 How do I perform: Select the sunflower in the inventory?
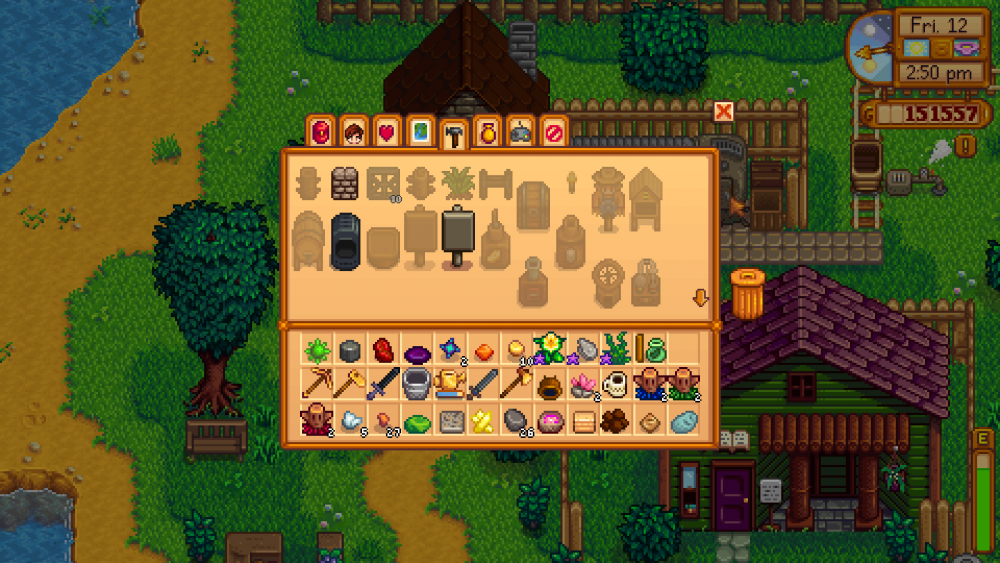549,347
